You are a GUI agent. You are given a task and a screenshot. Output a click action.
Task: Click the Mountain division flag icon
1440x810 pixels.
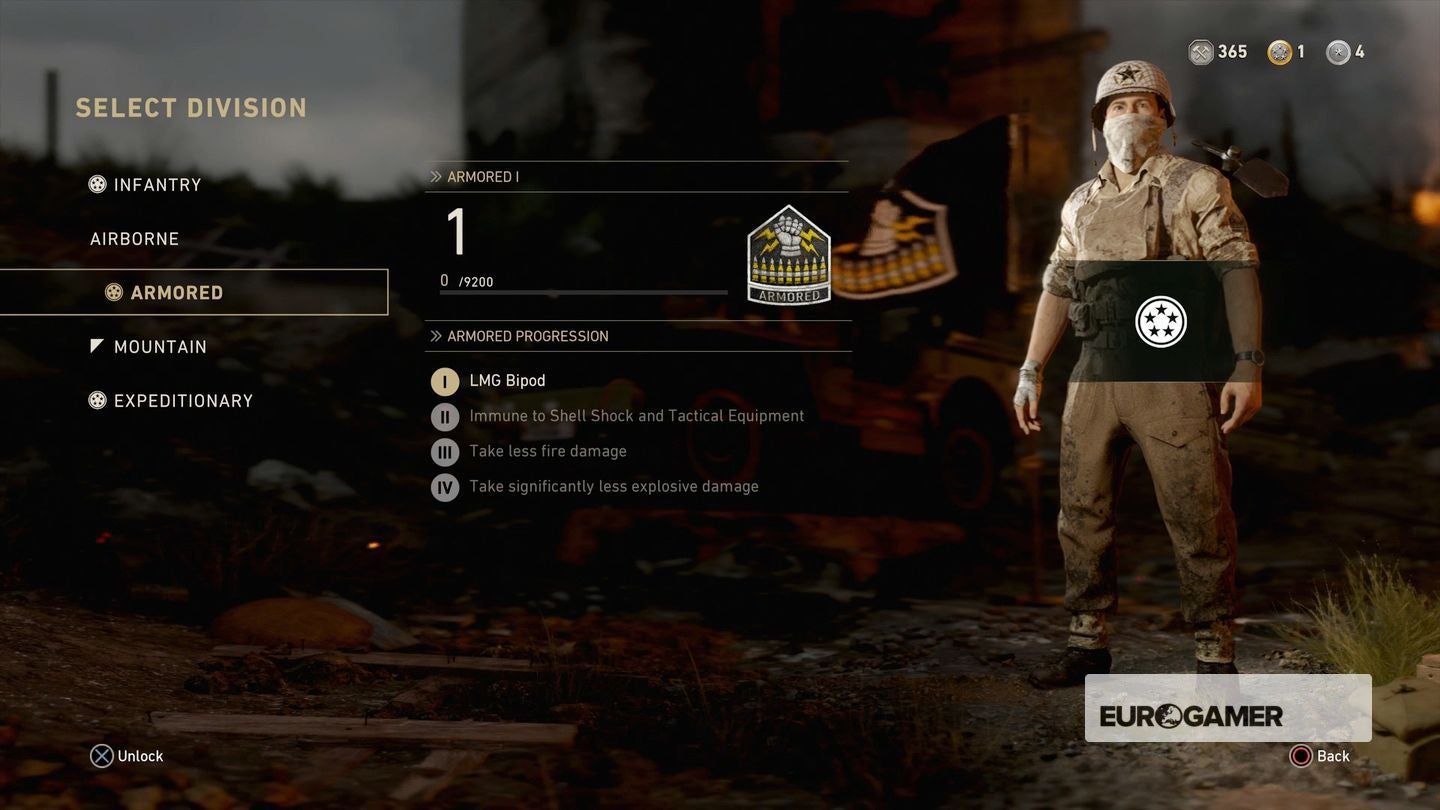coord(96,345)
